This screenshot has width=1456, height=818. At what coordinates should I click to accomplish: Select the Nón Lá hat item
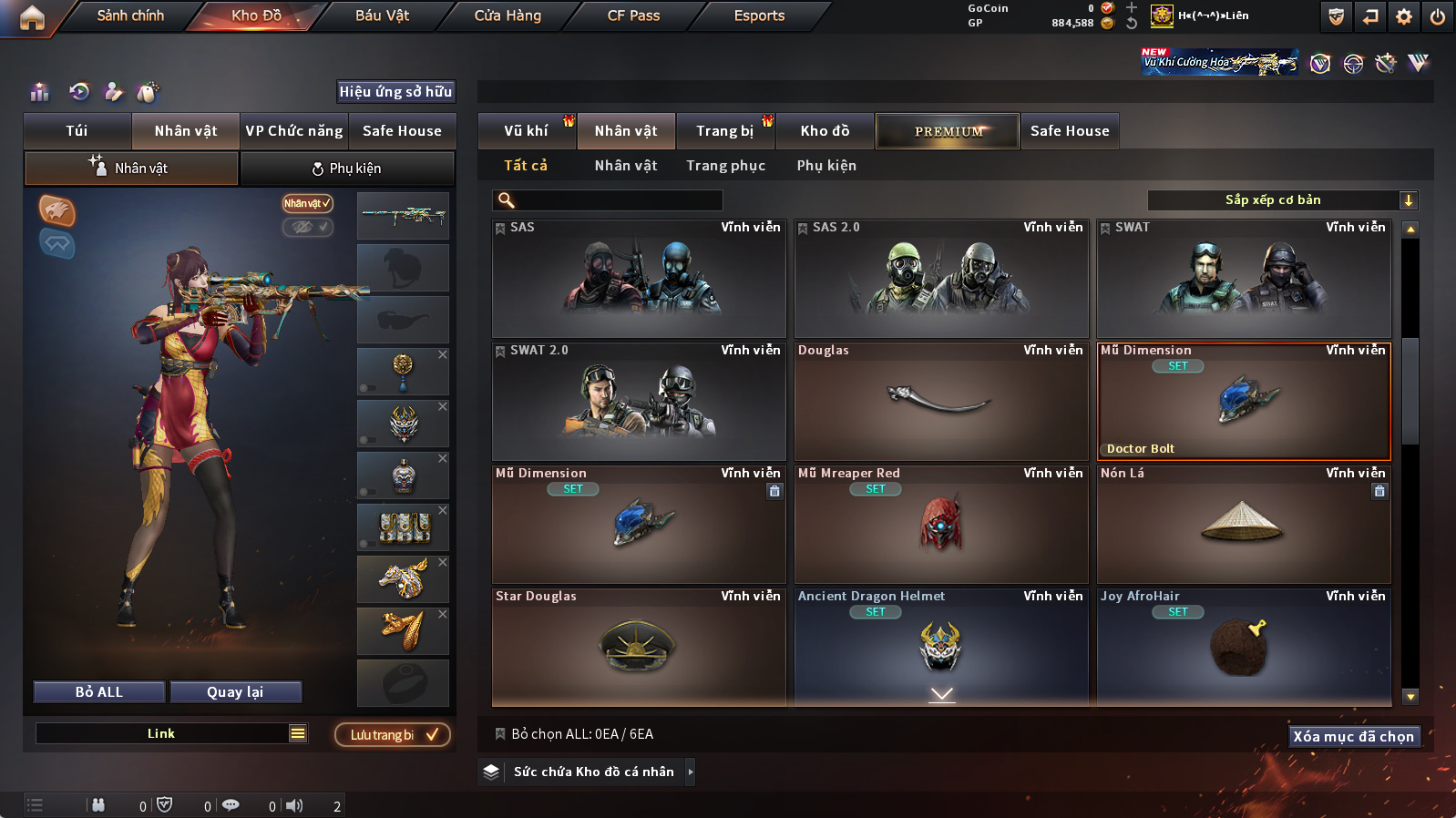(1243, 525)
